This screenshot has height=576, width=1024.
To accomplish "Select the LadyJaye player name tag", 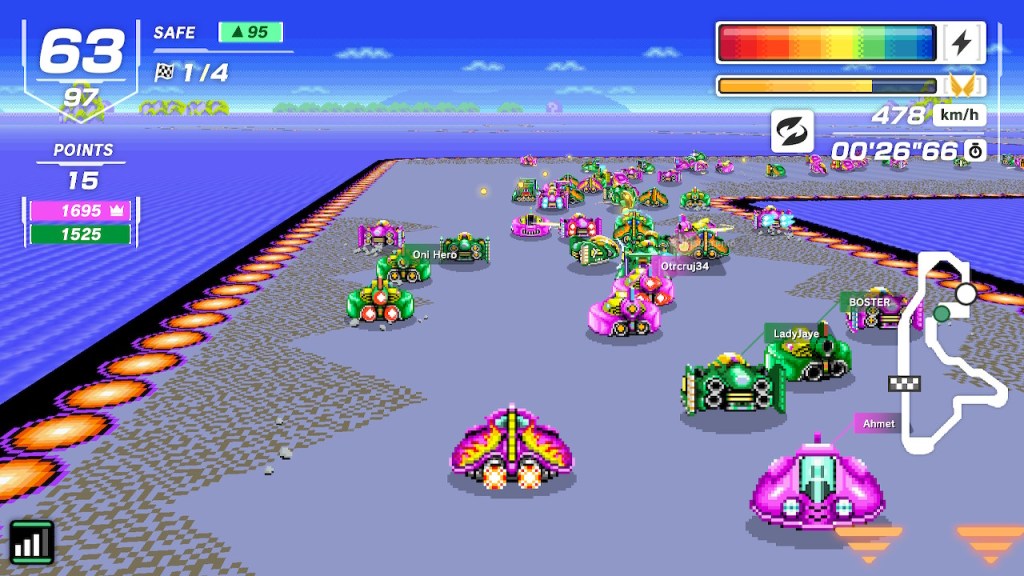I will point(795,333).
